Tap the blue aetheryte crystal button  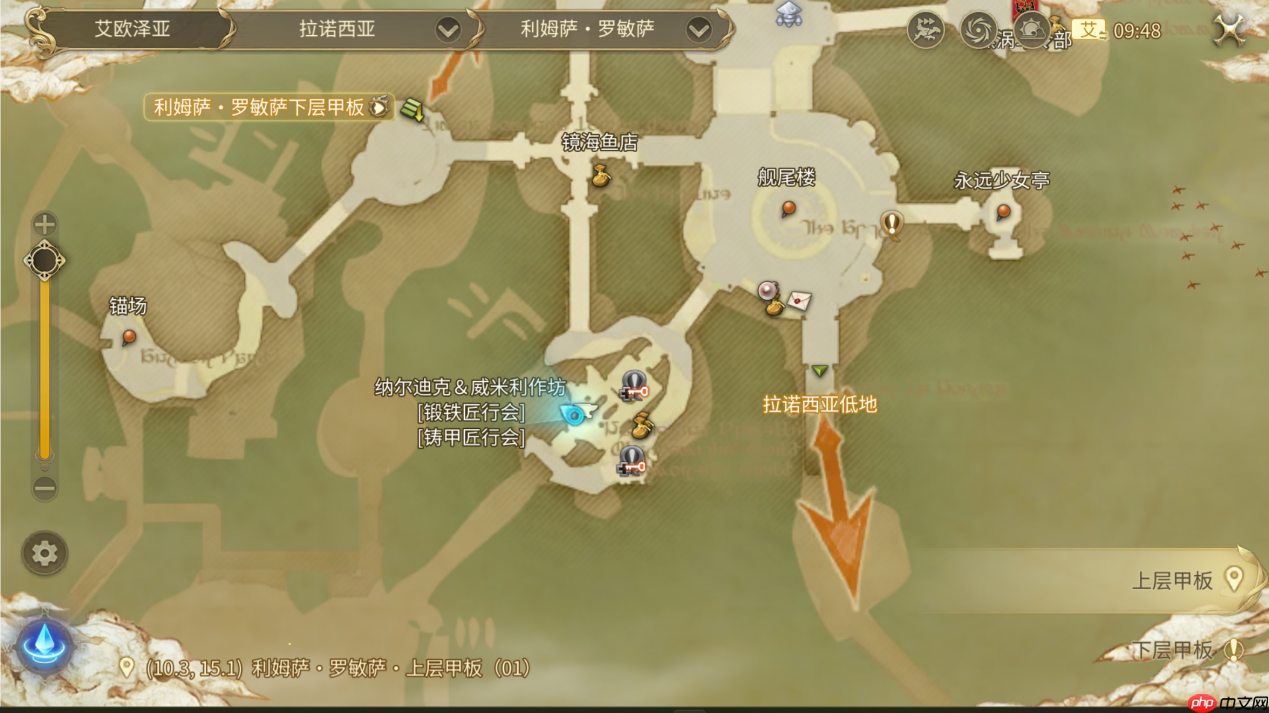[x=44, y=645]
